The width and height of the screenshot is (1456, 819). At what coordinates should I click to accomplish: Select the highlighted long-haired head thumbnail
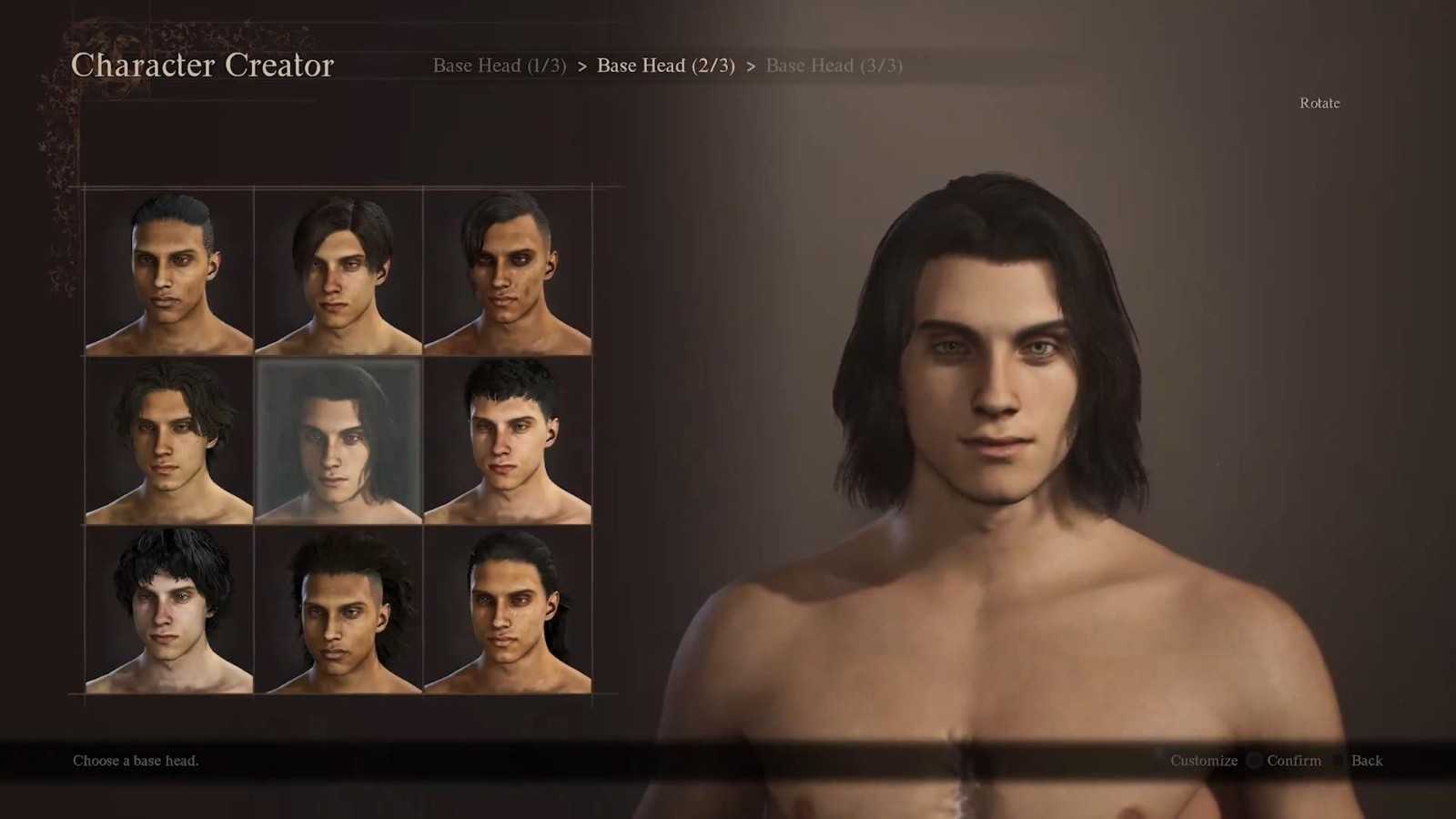(339, 440)
